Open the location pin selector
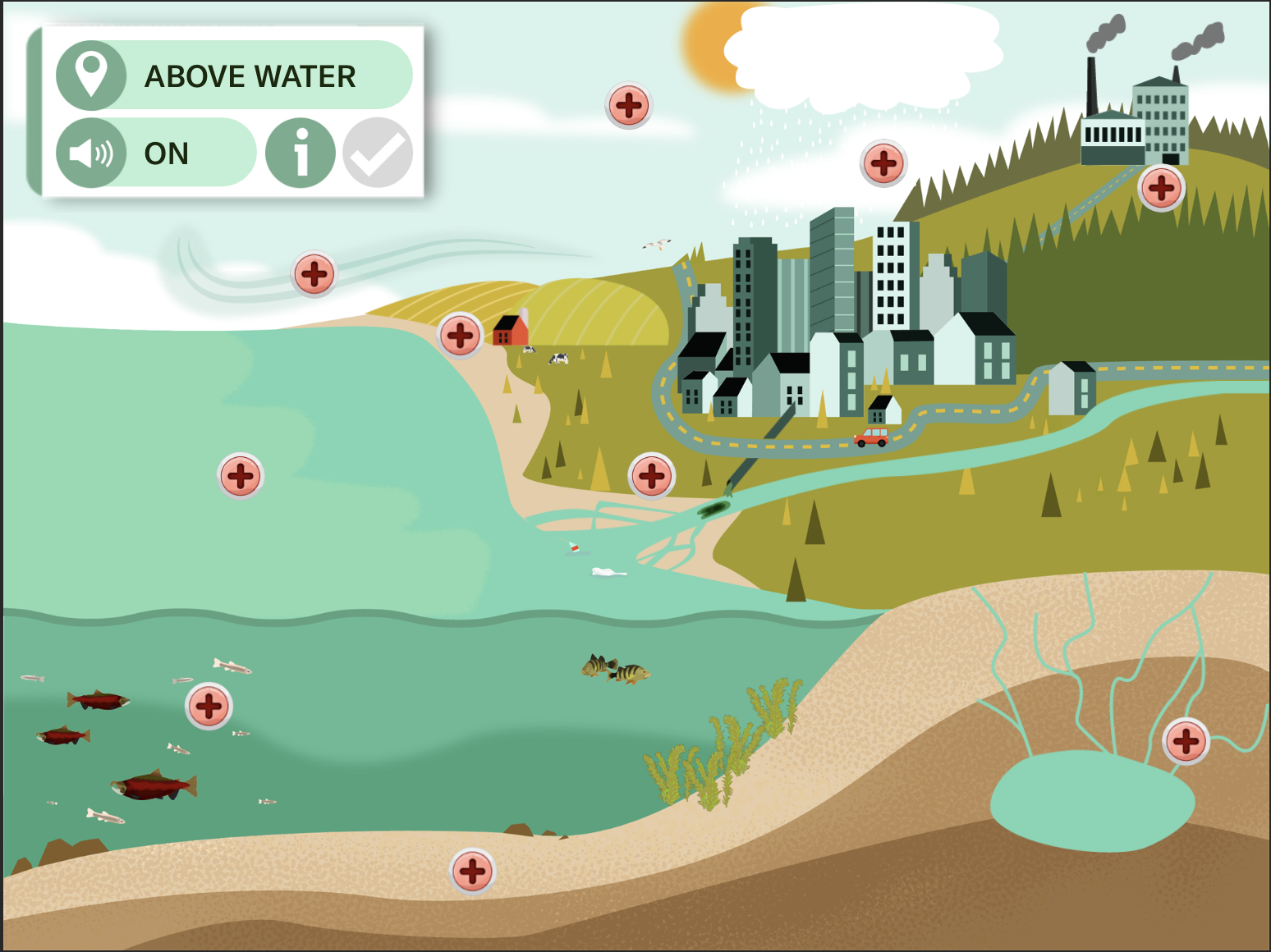Image resolution: width=1271 pixels, height=952 pixels. pos(93,76)
